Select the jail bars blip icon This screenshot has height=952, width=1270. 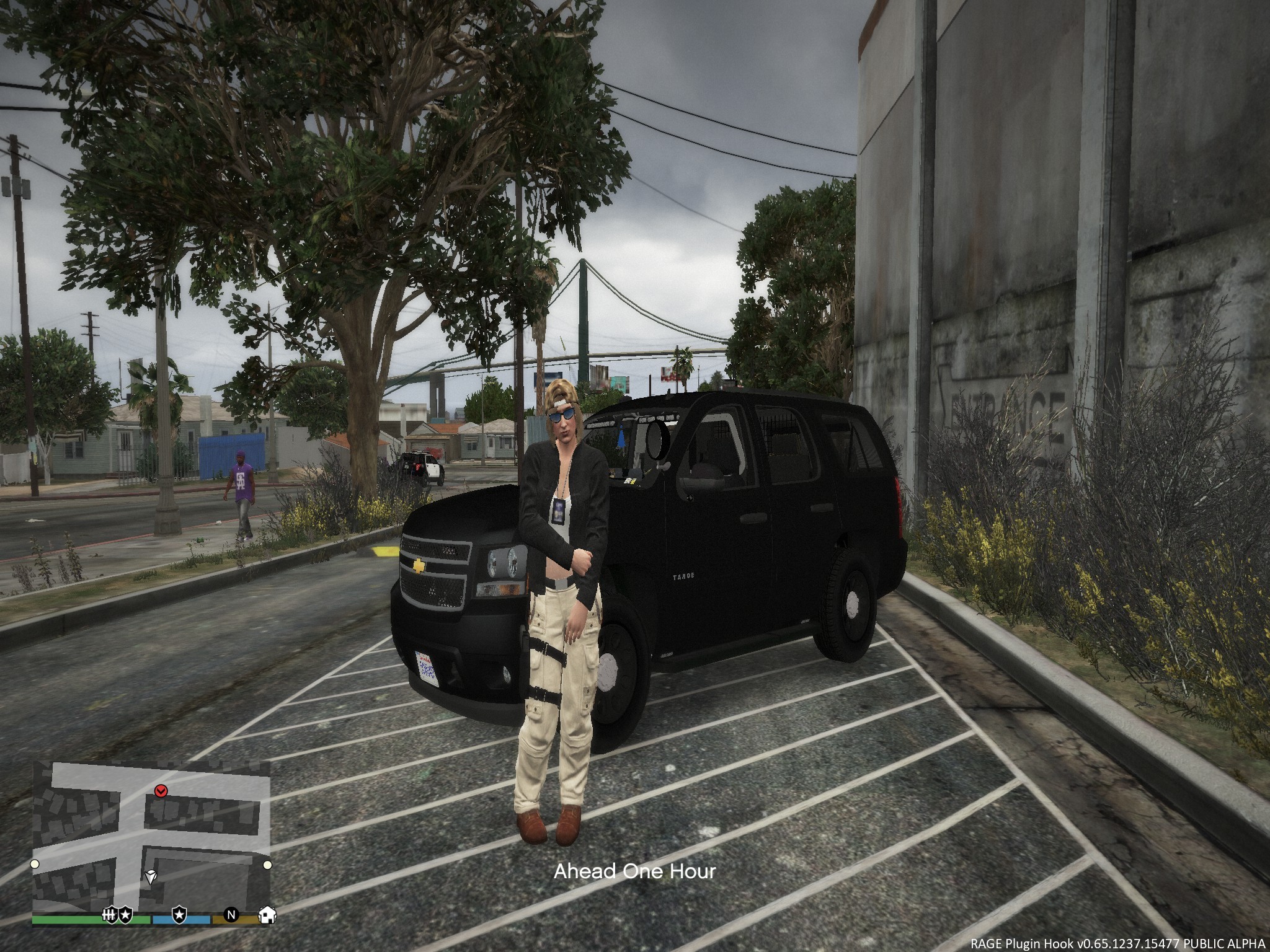pos(110,914)
